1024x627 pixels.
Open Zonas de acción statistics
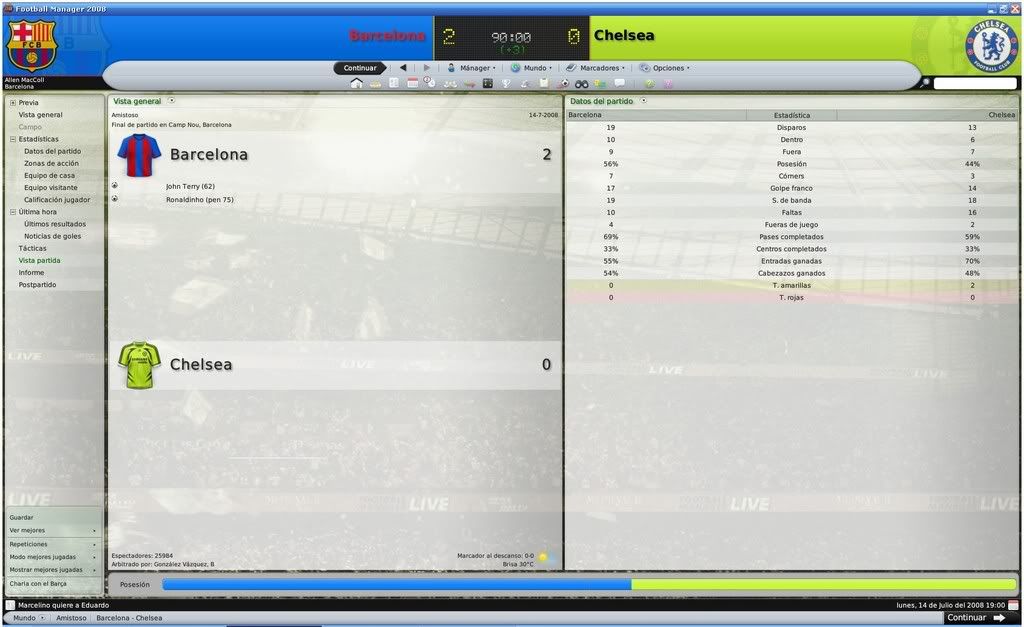tap(52, 163)
